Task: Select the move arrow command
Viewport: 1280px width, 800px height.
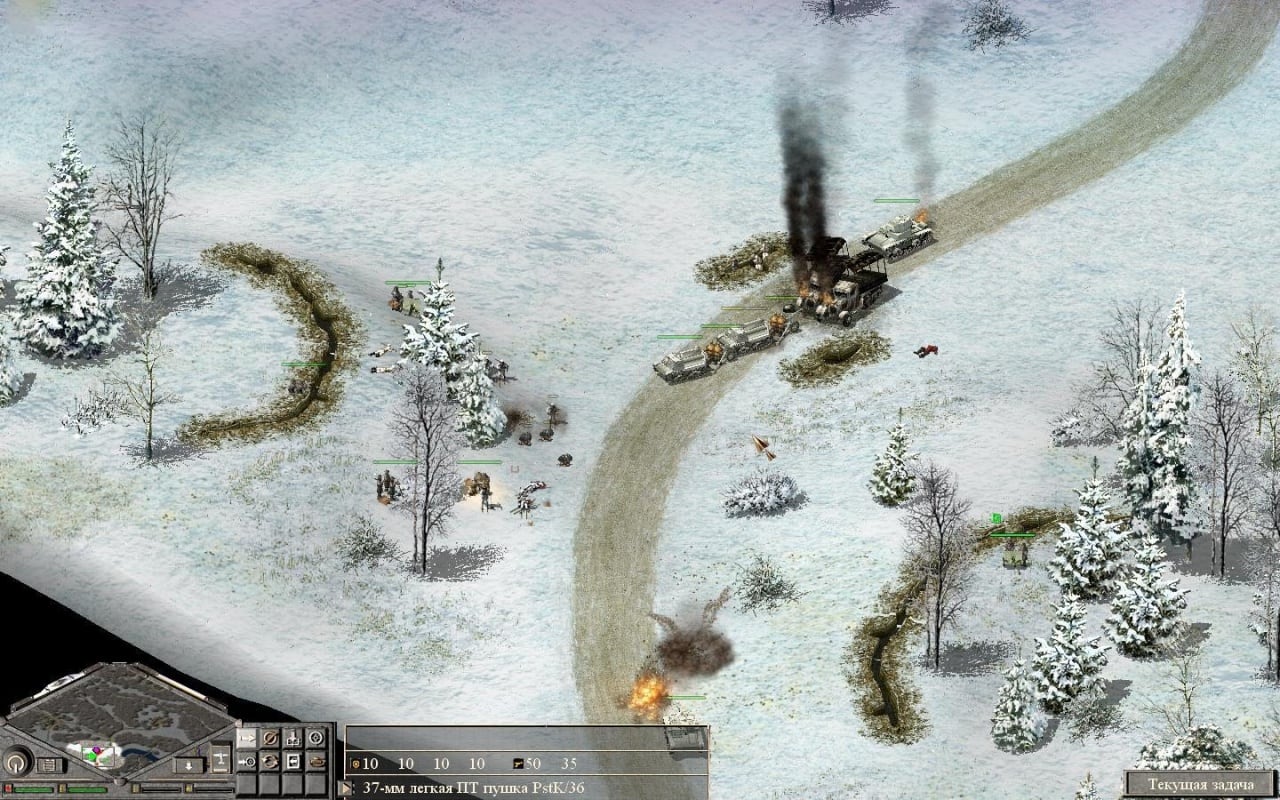Action: (x=247, y=739)
